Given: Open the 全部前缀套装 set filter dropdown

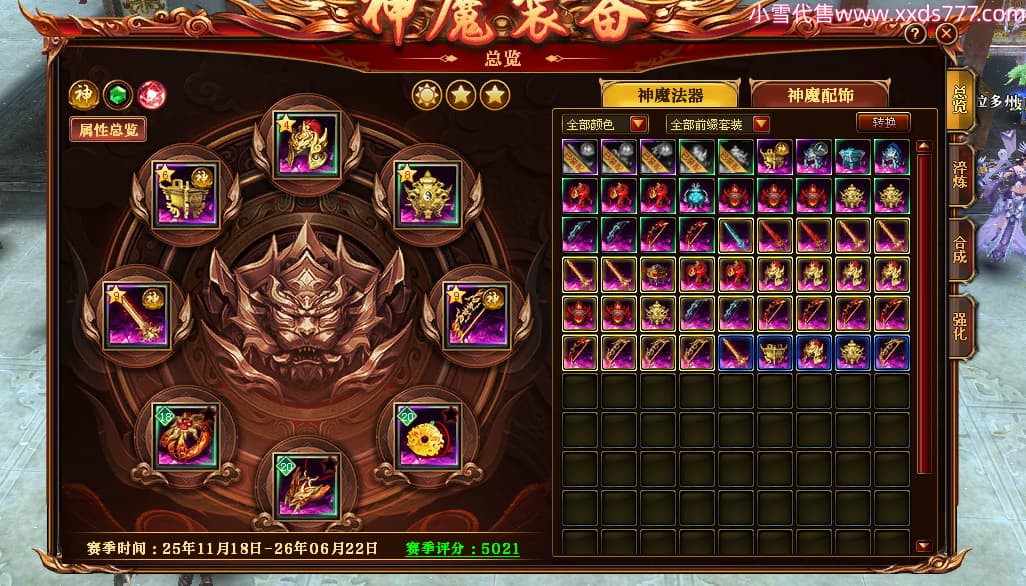Looking at the screenshot, I should [x=718, y=124].
